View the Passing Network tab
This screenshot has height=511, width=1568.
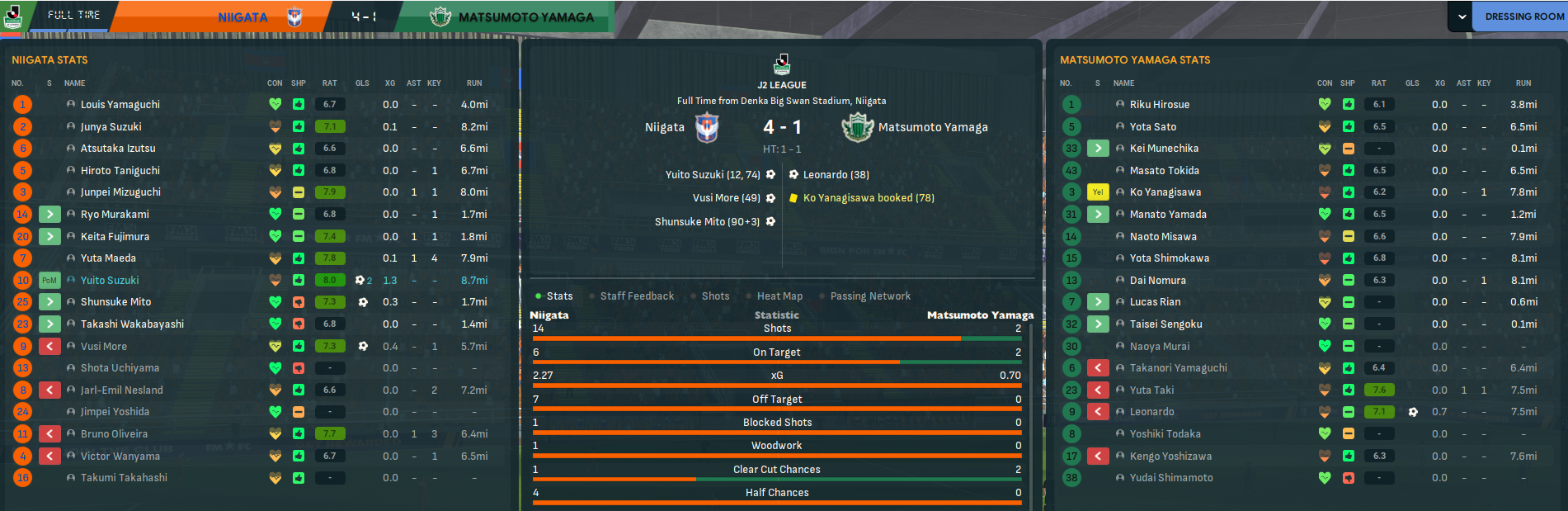pos(870,296)
